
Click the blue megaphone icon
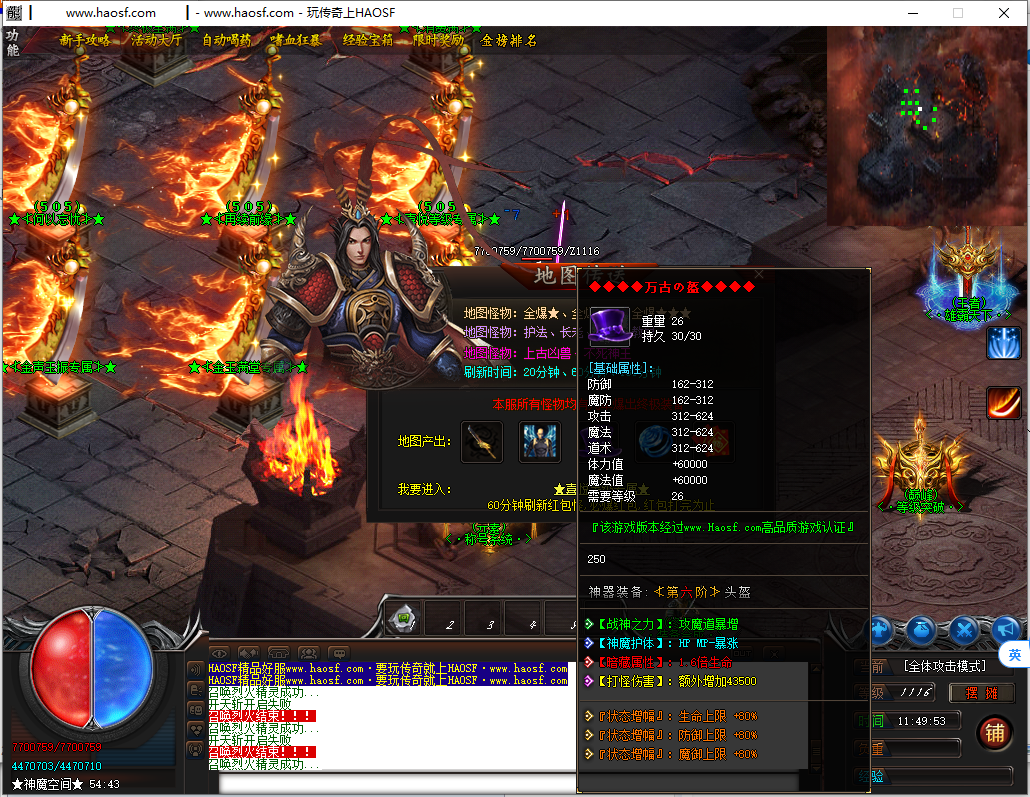pos(1005,629)
